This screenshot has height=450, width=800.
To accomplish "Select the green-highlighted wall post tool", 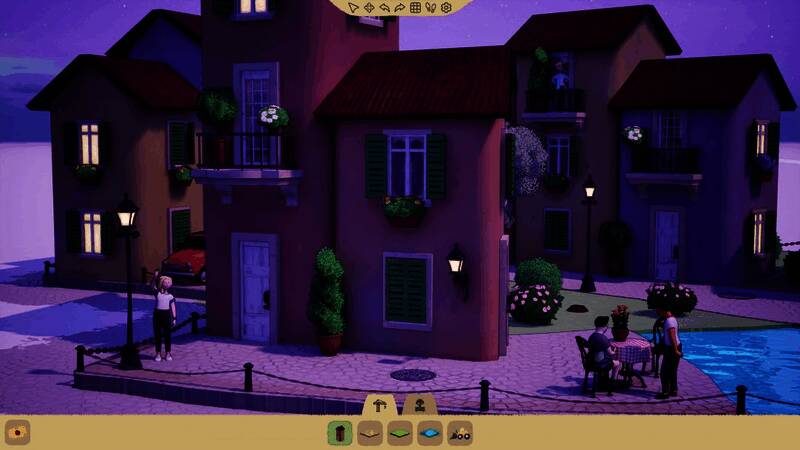I will click(340, 434).
